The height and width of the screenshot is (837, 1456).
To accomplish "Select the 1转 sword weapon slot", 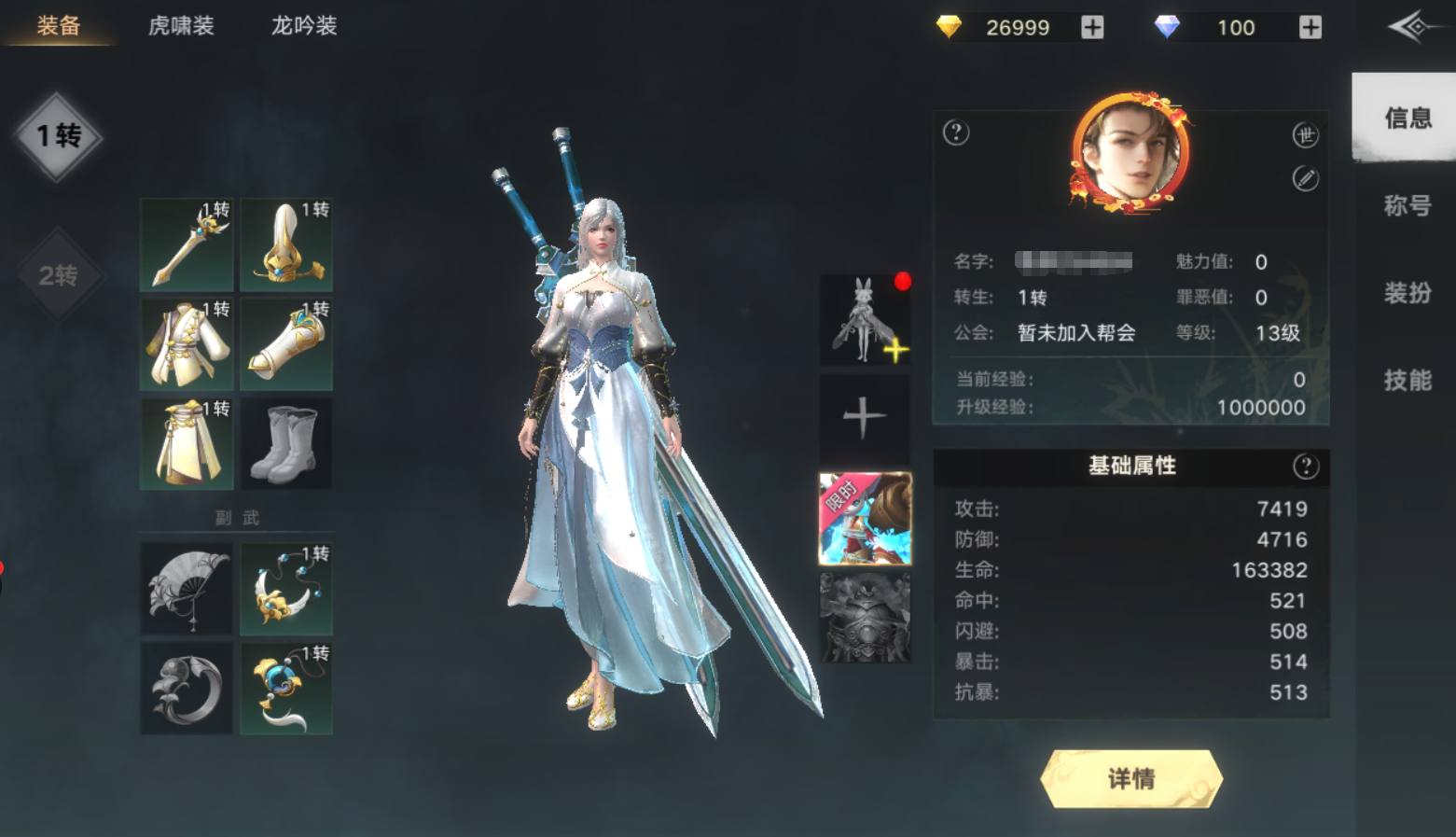I will (186, 244).
